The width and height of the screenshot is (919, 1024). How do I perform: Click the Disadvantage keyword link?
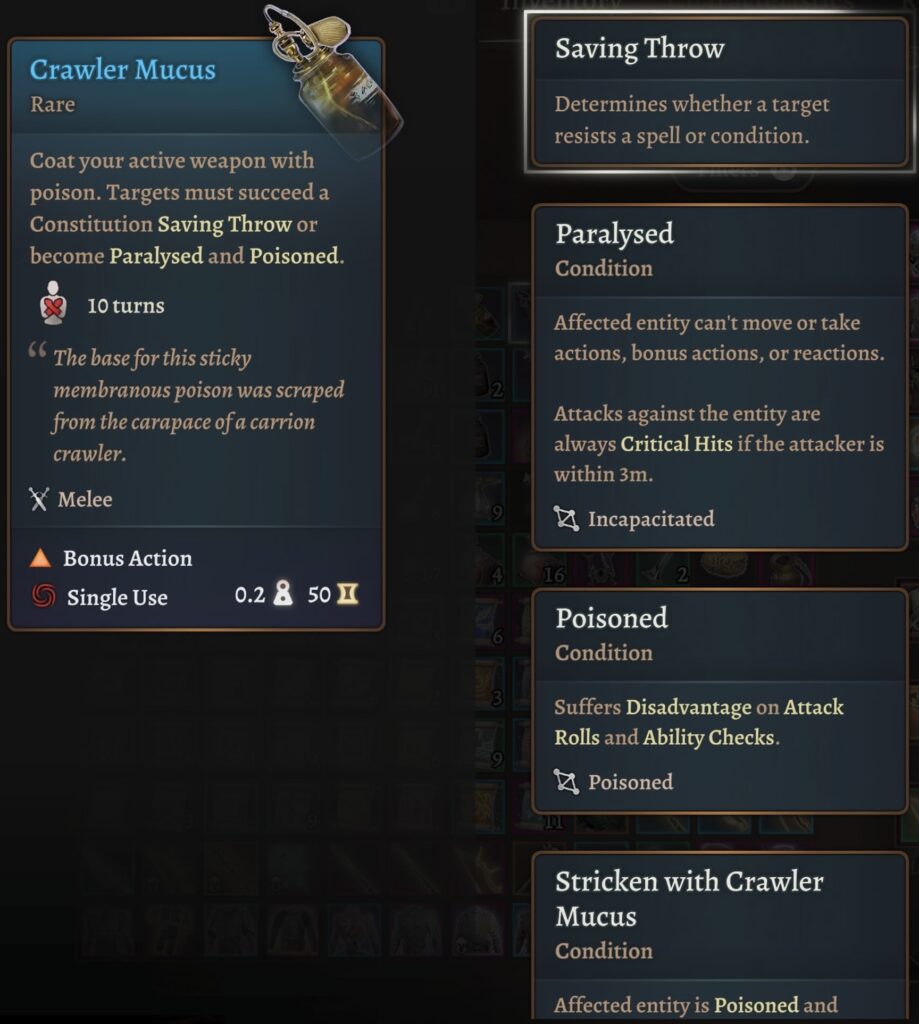(x=688, y=708)
